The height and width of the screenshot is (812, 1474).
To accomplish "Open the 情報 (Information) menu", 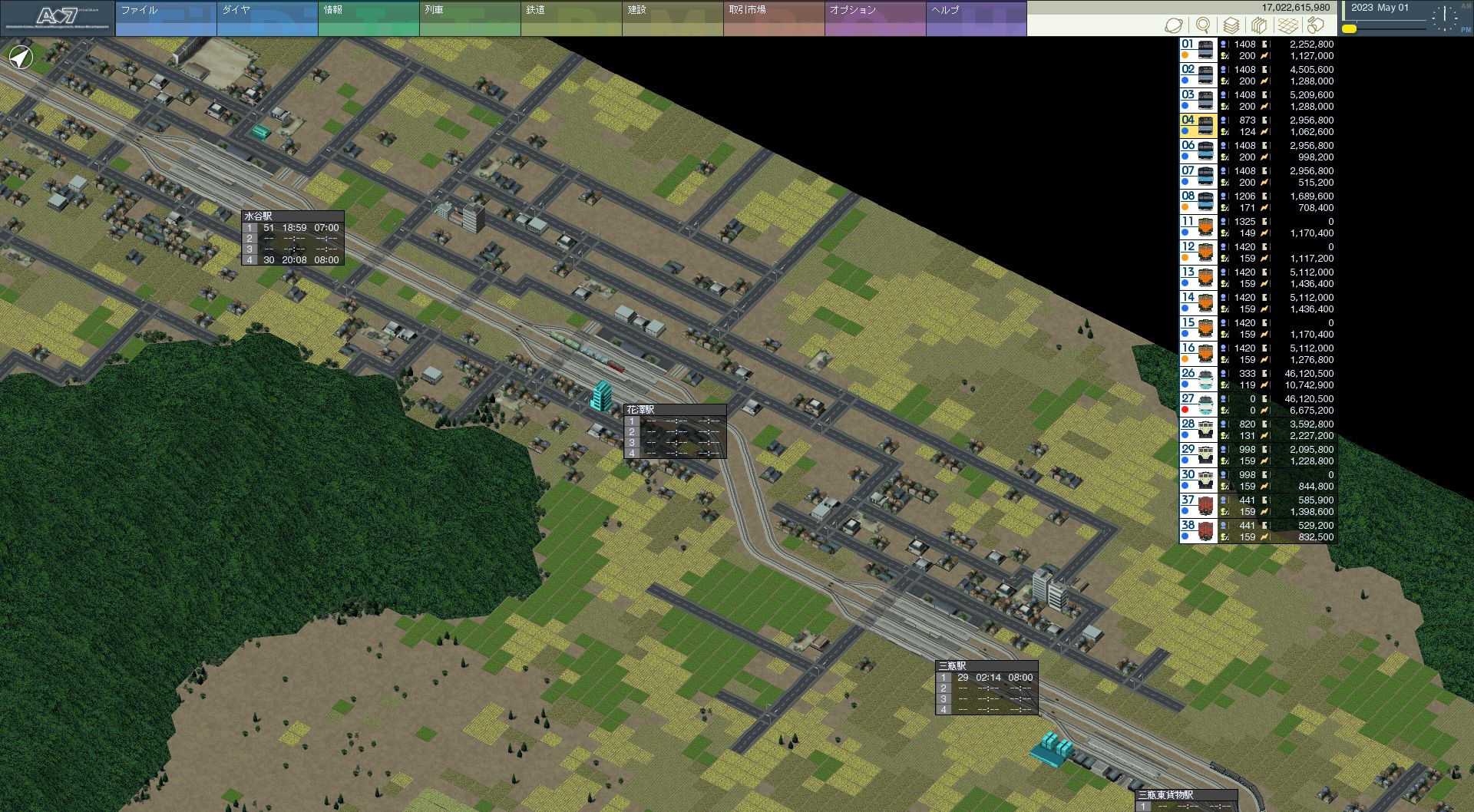I will pos(368,18).
